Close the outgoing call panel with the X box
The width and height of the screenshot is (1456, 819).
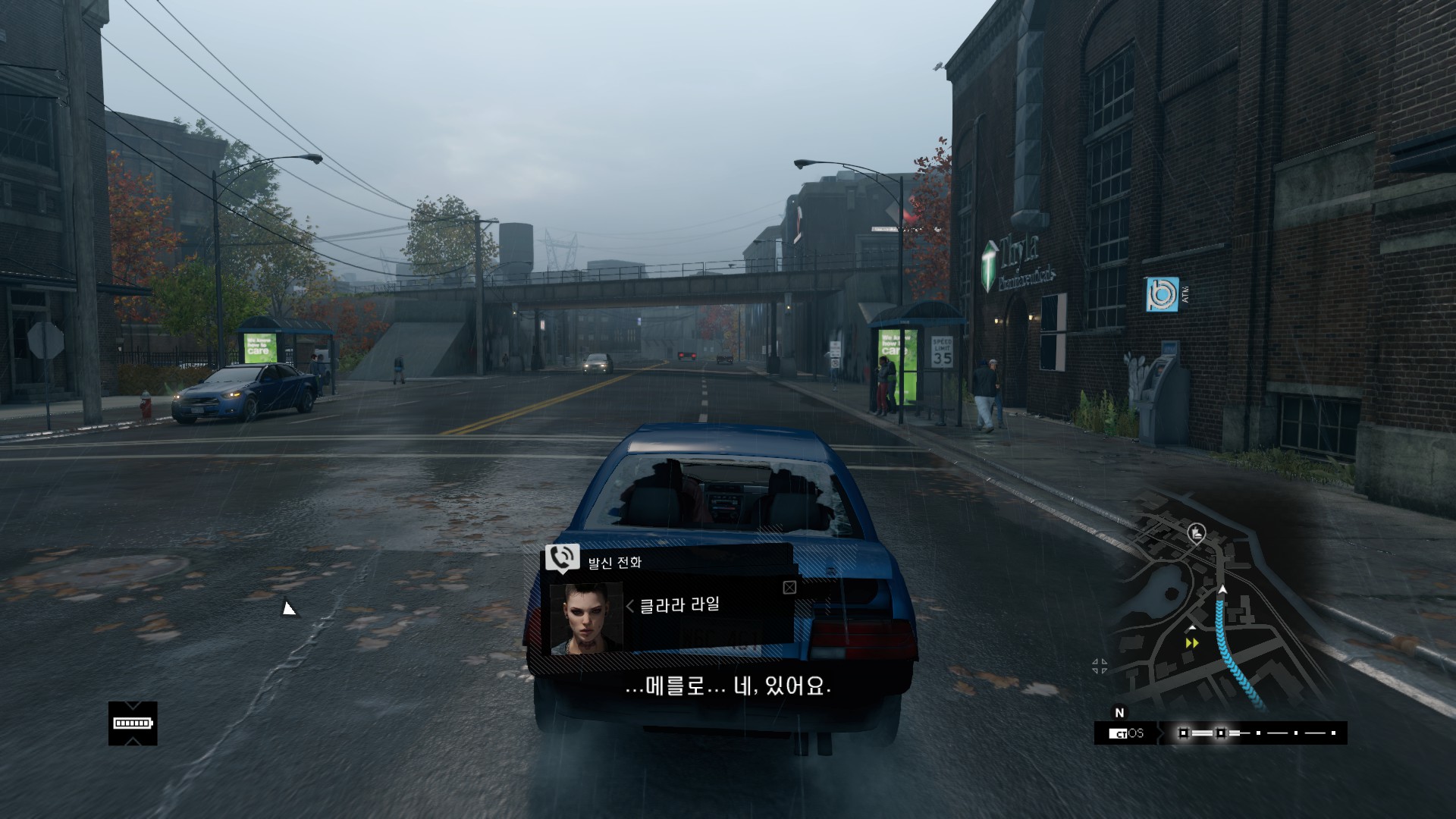(x=789, y=588)
